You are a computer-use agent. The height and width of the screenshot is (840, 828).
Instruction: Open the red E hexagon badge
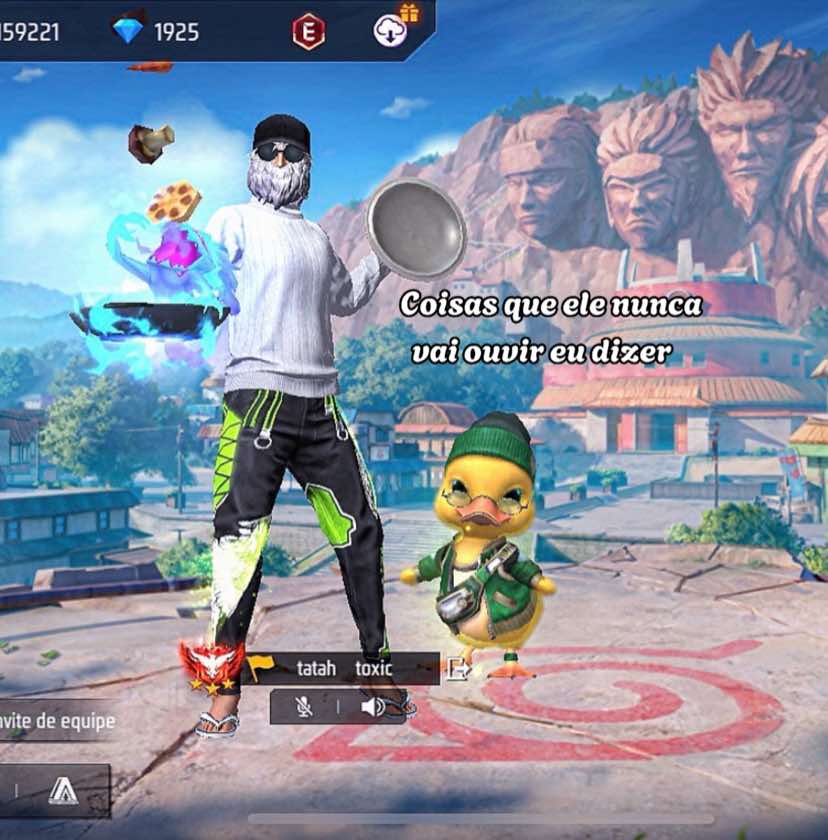(308, 32)
